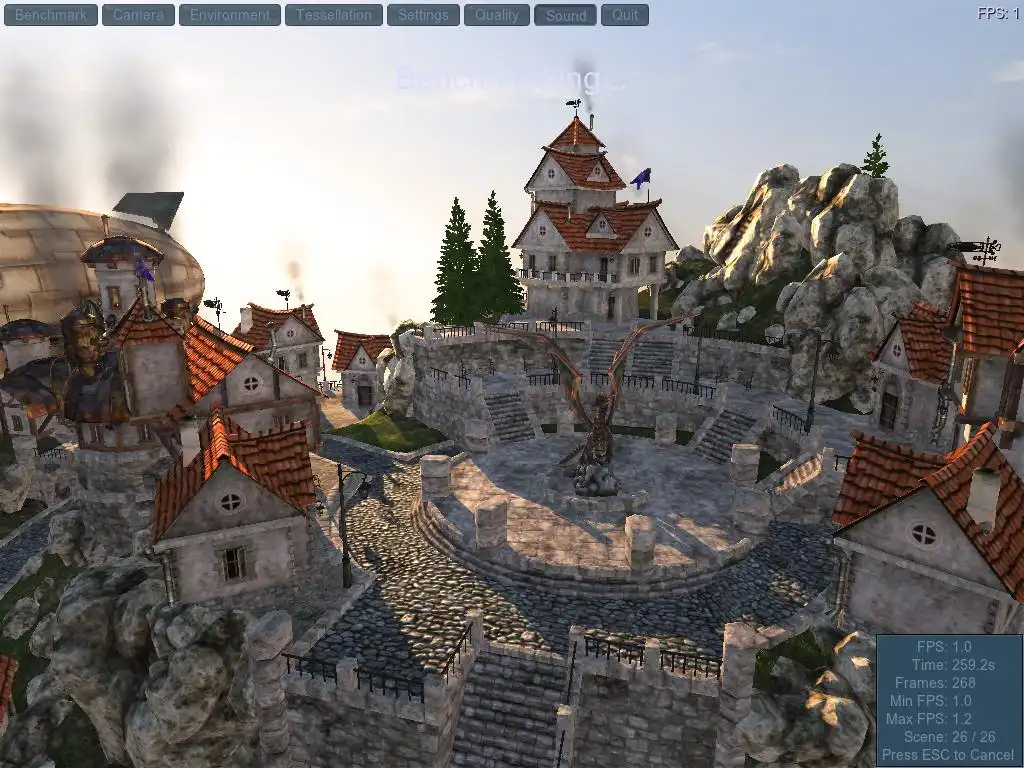Open the Settings menu
This screenshot has width=1024, height=768.
423,15
